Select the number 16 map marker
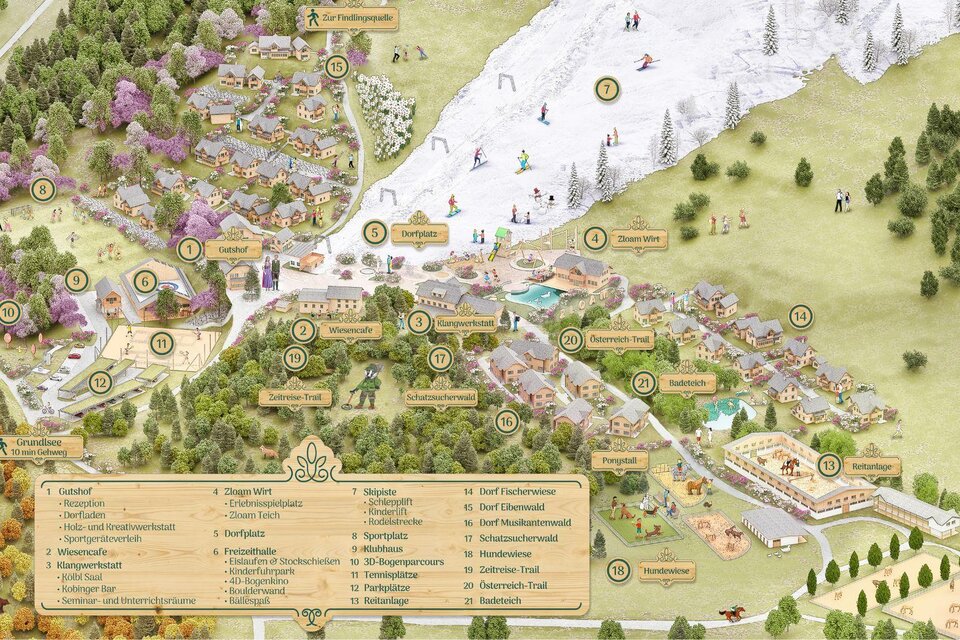The width and height of the screenshot is (960, 640). (507, 421)
